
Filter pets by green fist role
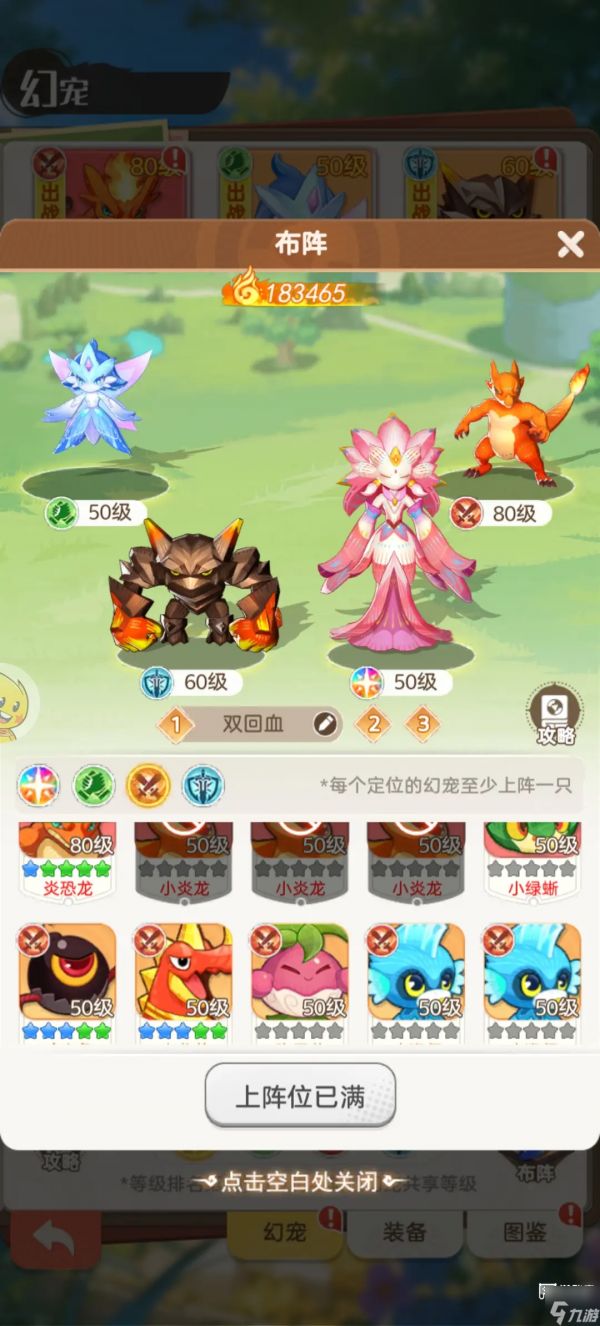click(92, 786)
